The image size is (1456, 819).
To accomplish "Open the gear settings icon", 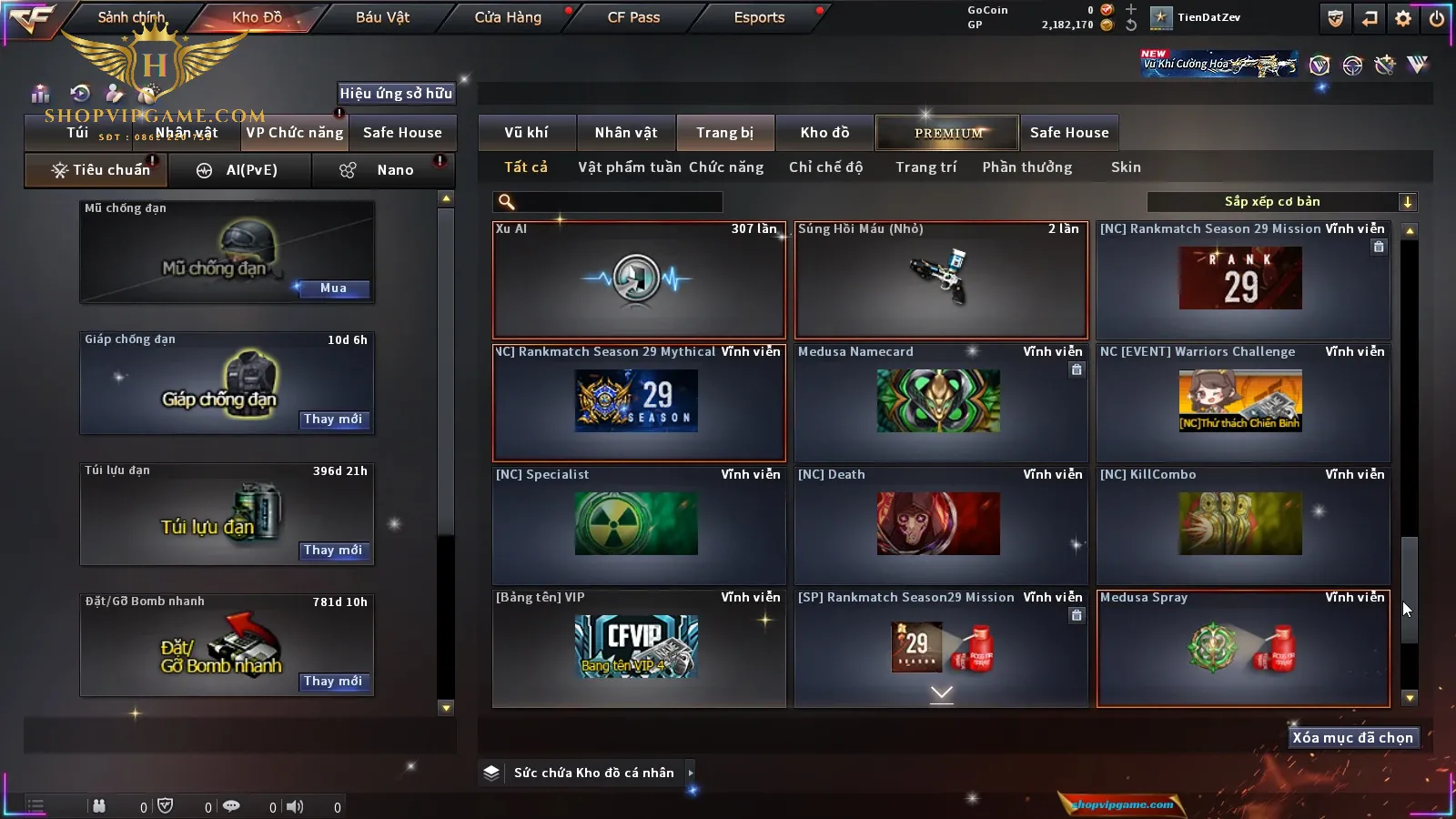I will click(x=1403, y=18).
